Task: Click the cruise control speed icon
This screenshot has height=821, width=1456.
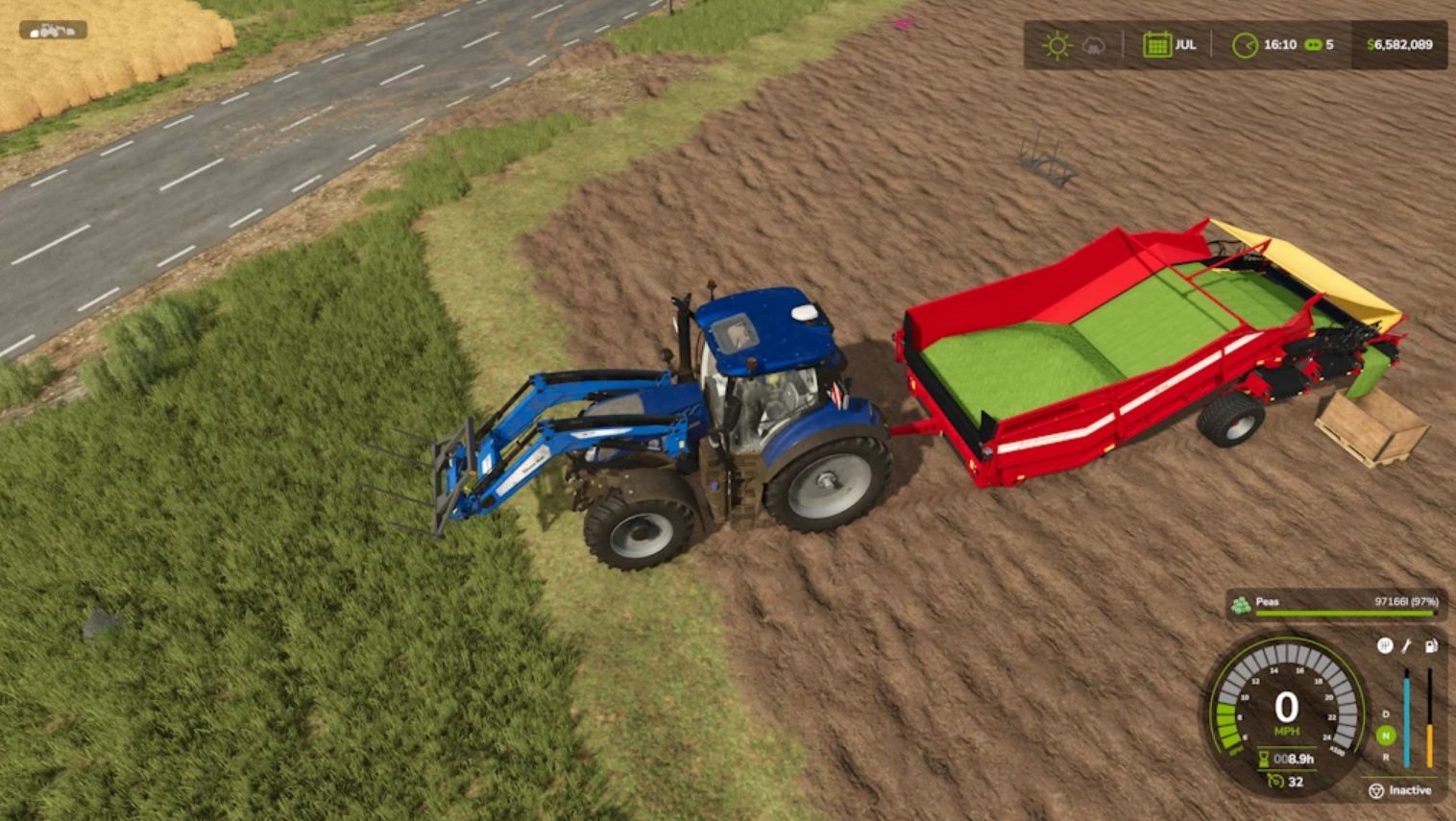Action: [x=1274, y=782]
